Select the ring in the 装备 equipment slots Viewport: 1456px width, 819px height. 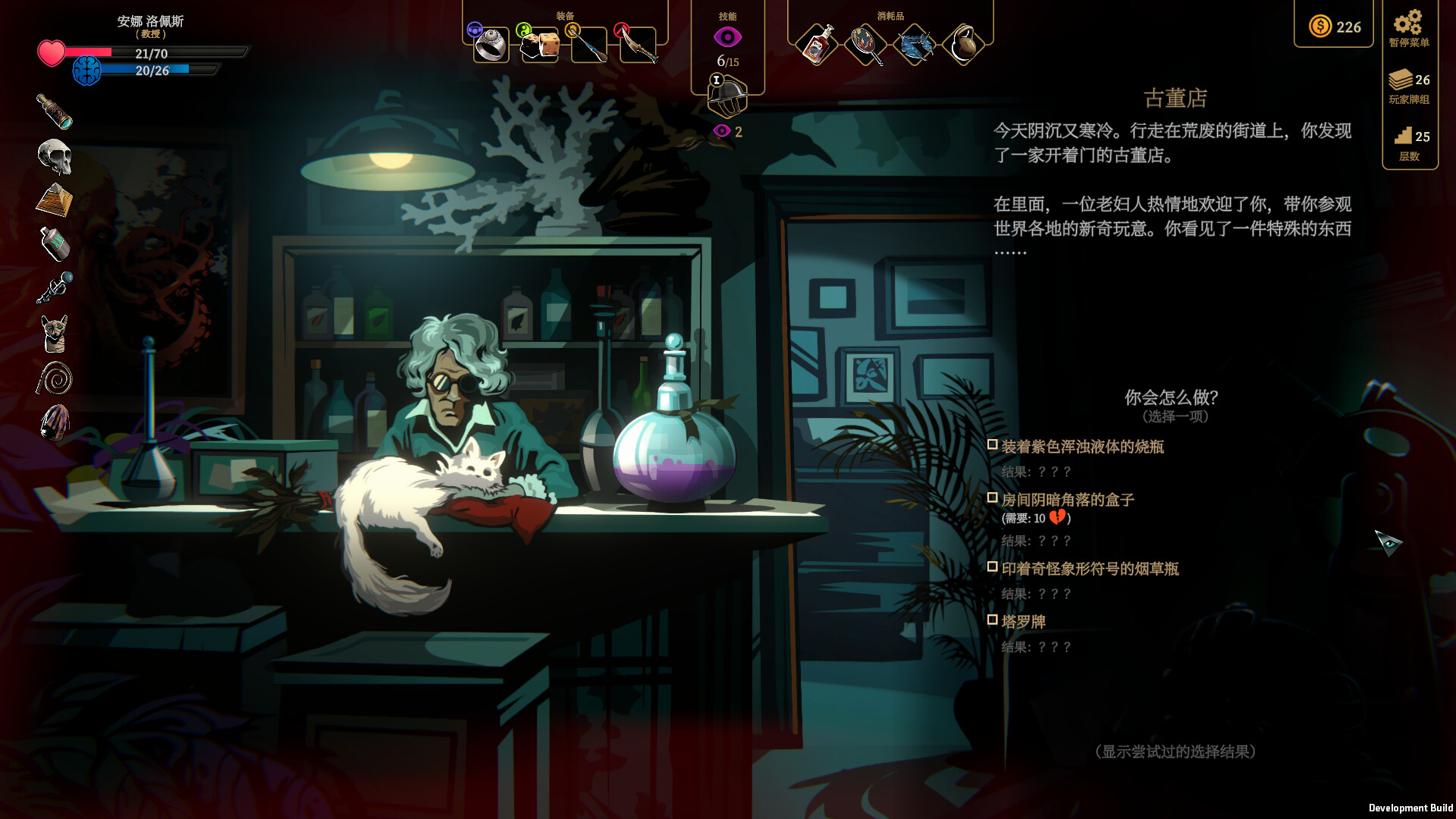click(x=491, y=43)
